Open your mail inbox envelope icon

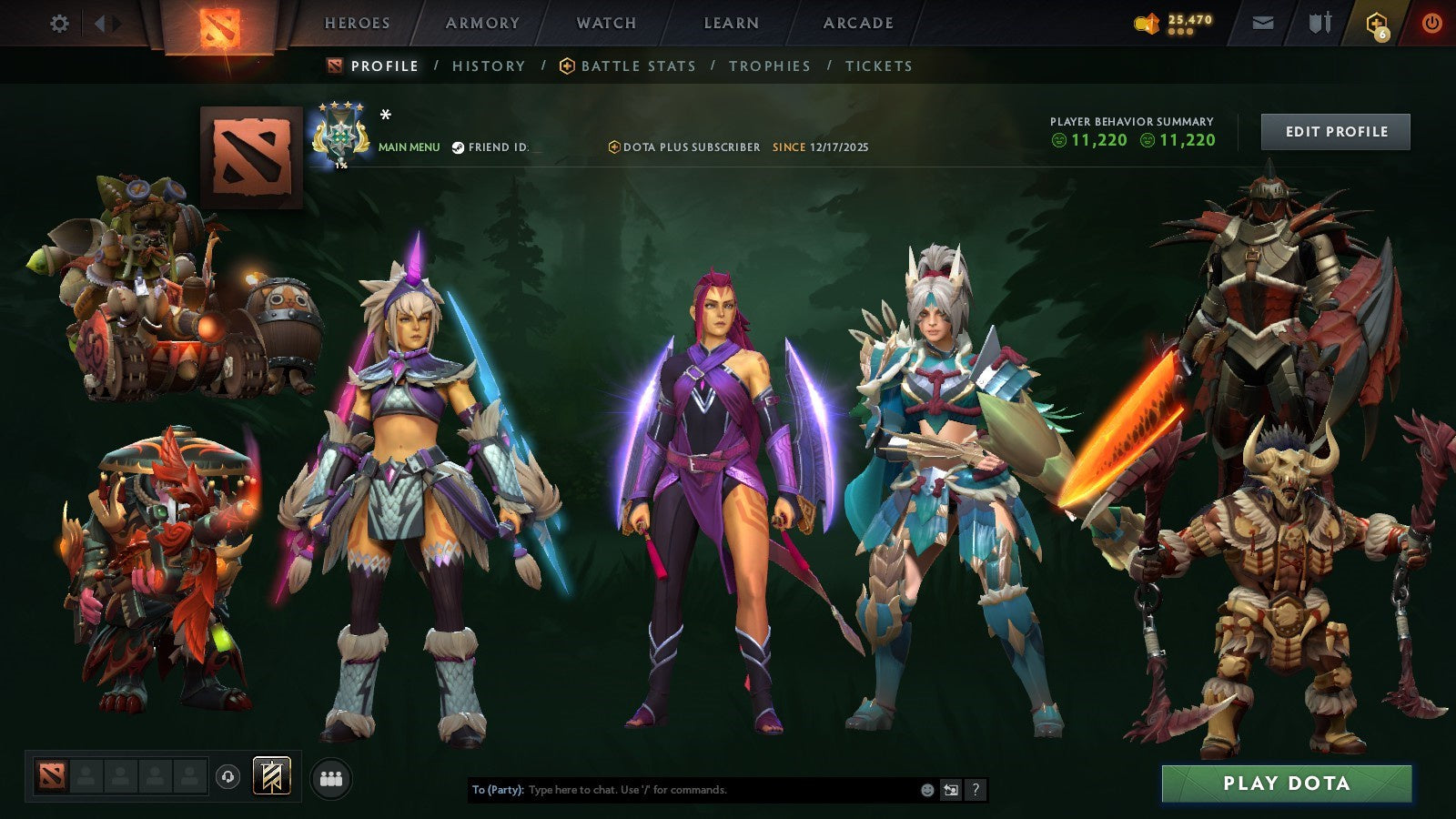(x=1263, y=22)
